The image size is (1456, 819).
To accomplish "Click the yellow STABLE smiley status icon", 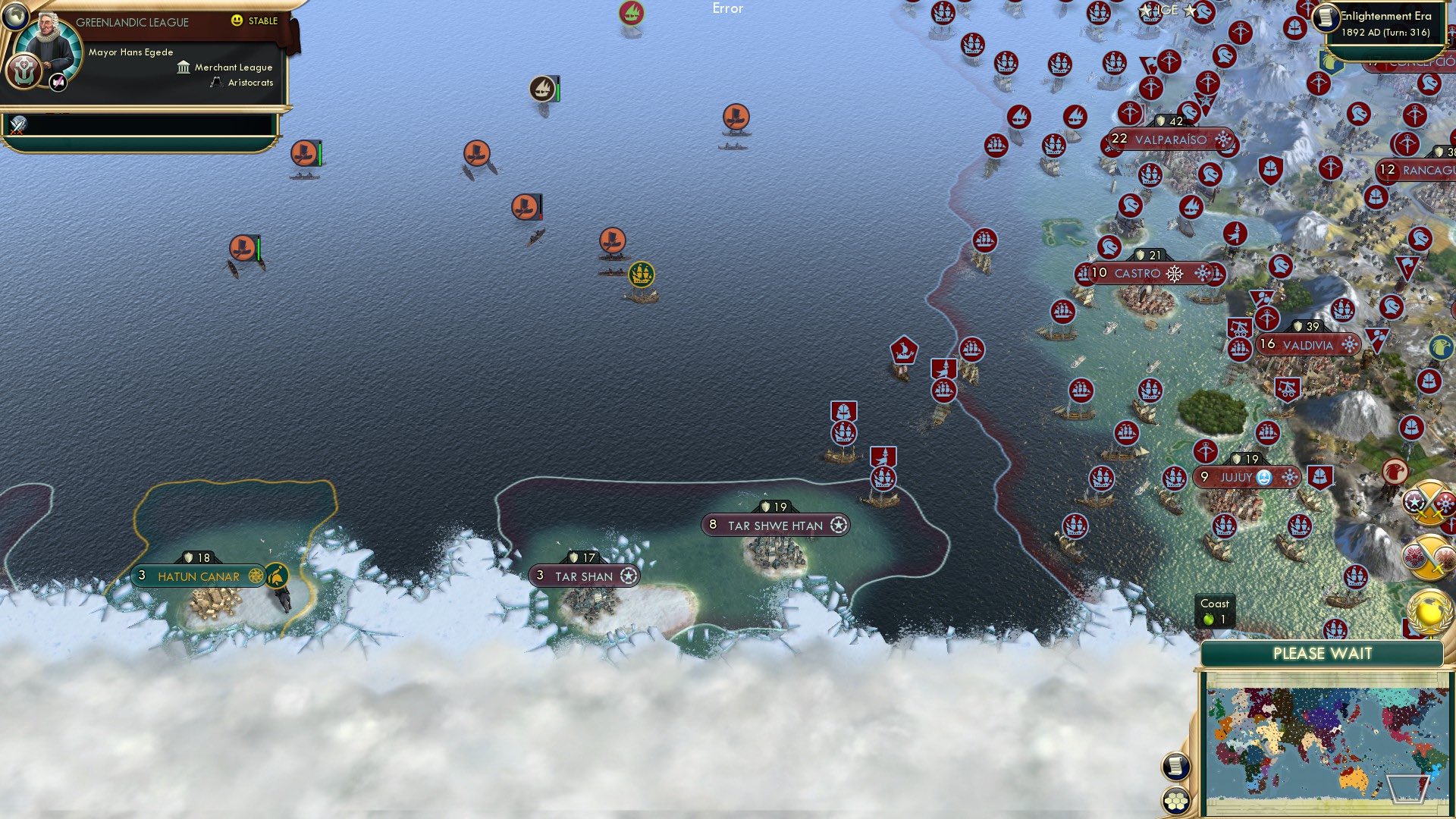I will tap(236, 20).
